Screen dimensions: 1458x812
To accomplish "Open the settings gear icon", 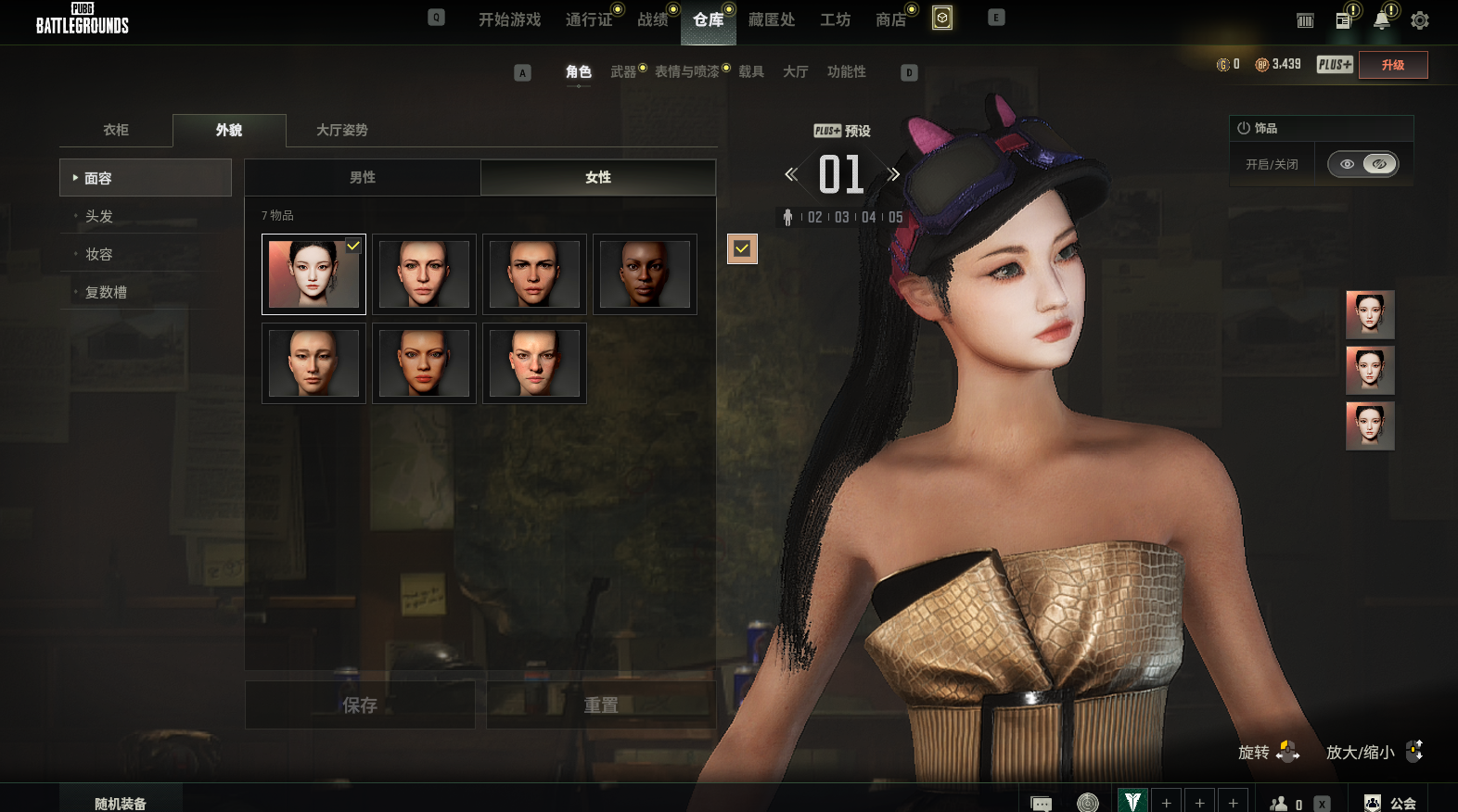I will [x=1419, y=20].
